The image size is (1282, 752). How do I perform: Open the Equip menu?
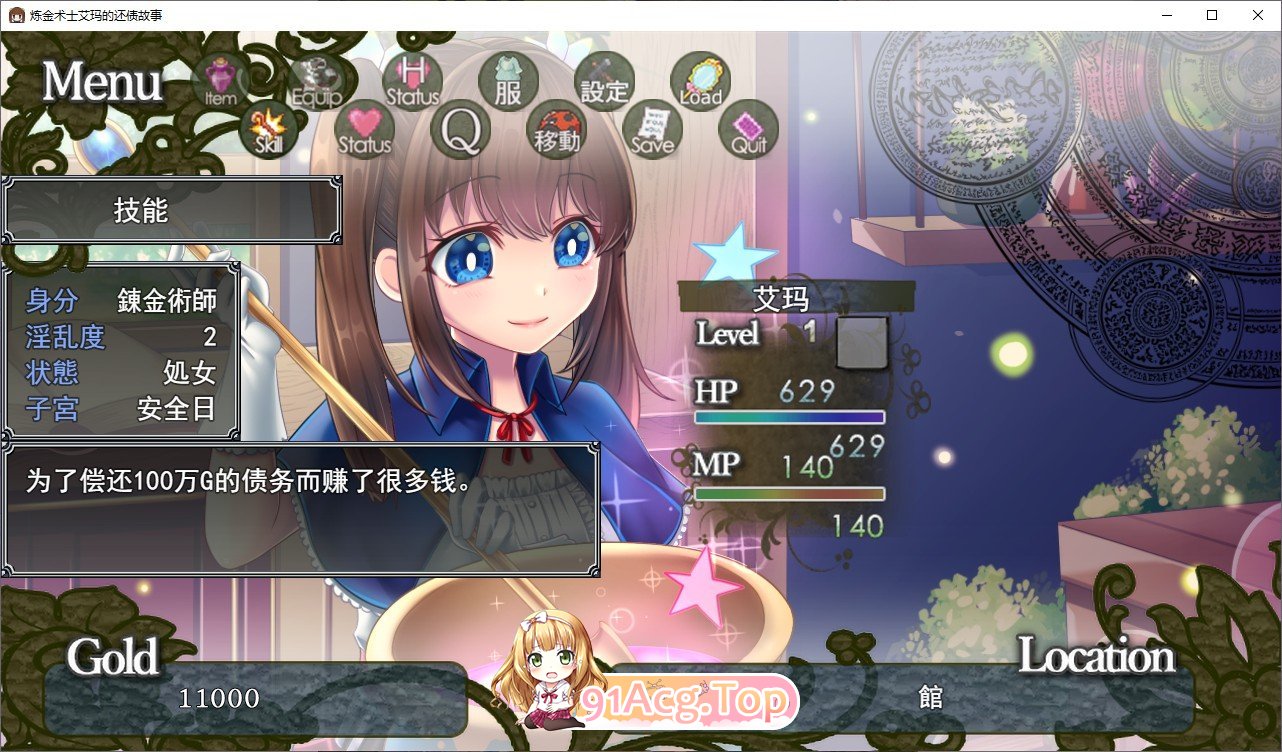[x=316, y=80]
